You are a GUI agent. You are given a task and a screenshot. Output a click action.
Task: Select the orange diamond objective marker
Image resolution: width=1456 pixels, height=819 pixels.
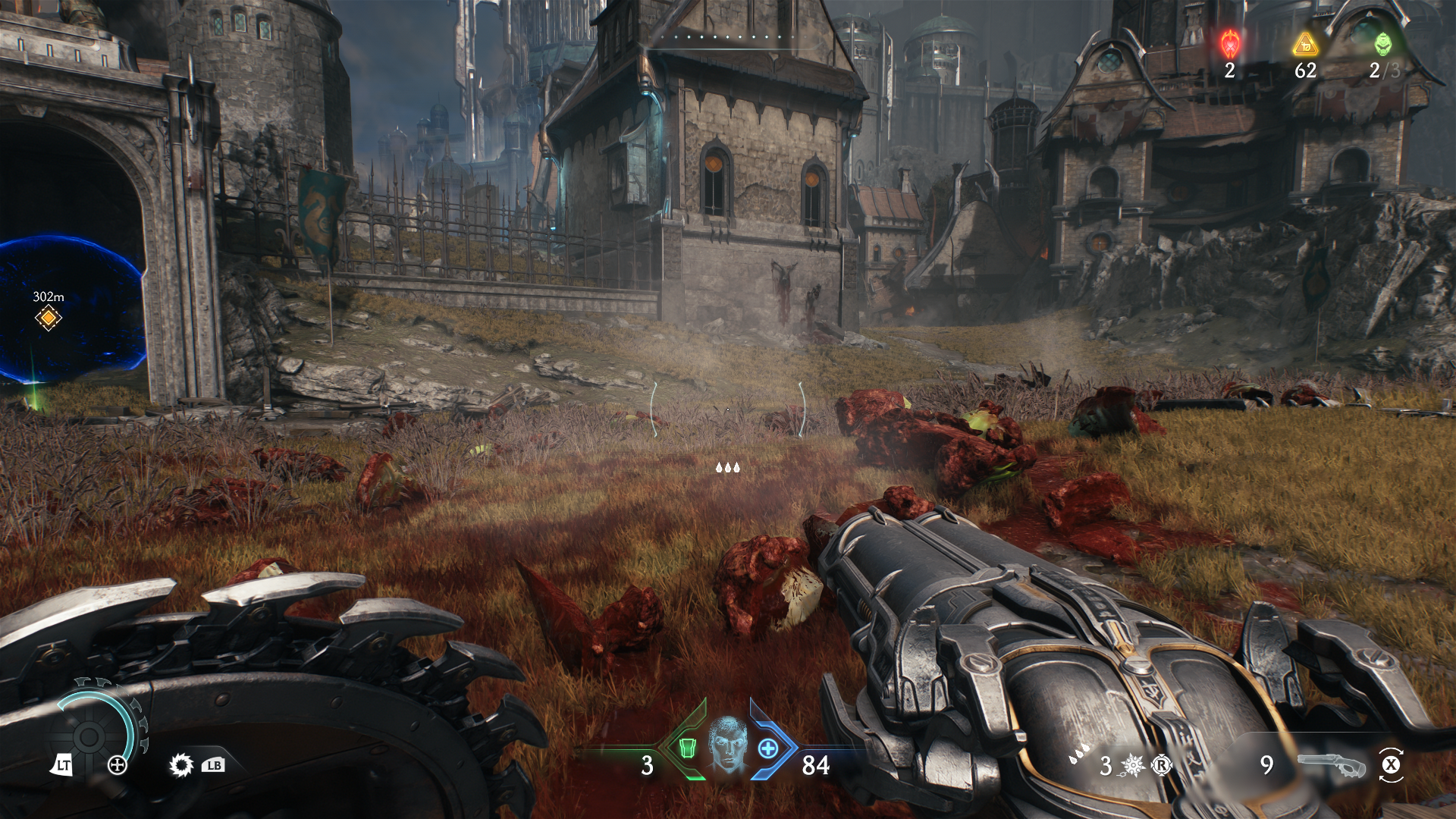pyautogui.click(x=48, y=318)
